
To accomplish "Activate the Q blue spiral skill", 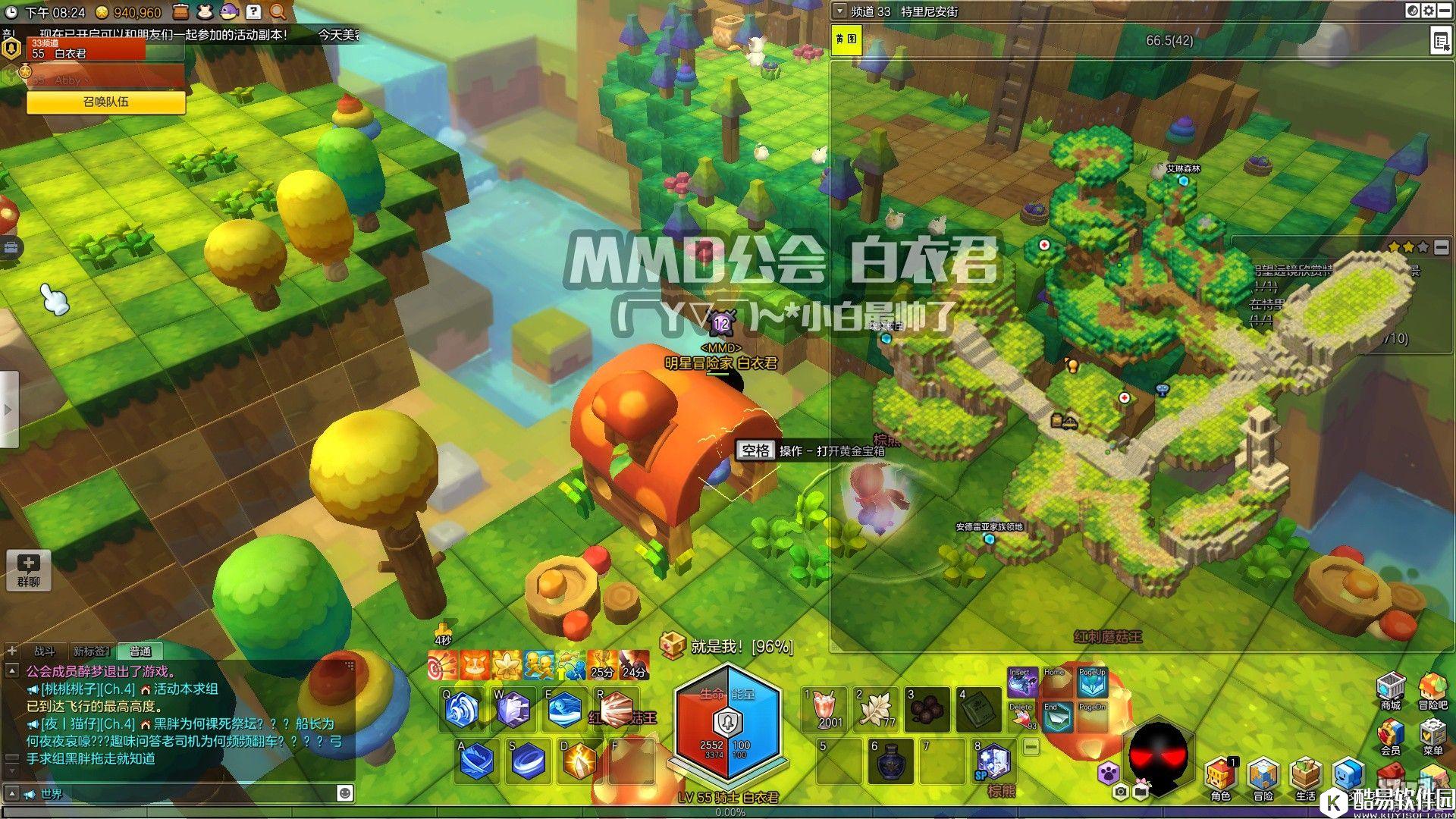I will [463, 710].
